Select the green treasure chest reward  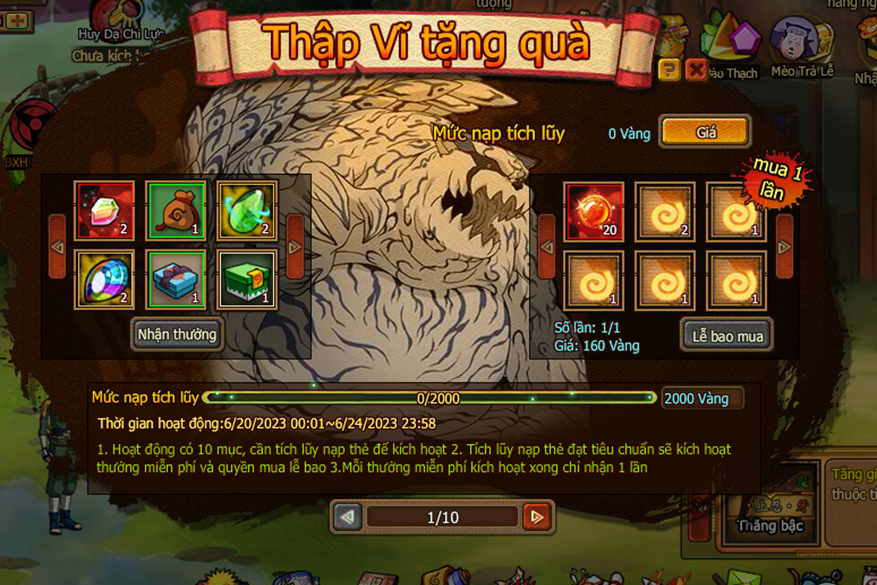point(247,280)
